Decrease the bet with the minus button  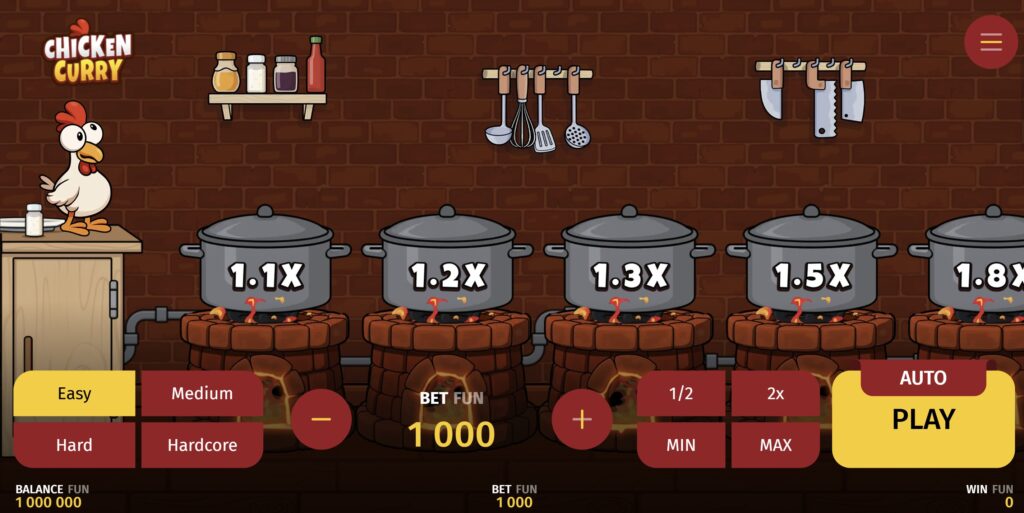(321, 418)
